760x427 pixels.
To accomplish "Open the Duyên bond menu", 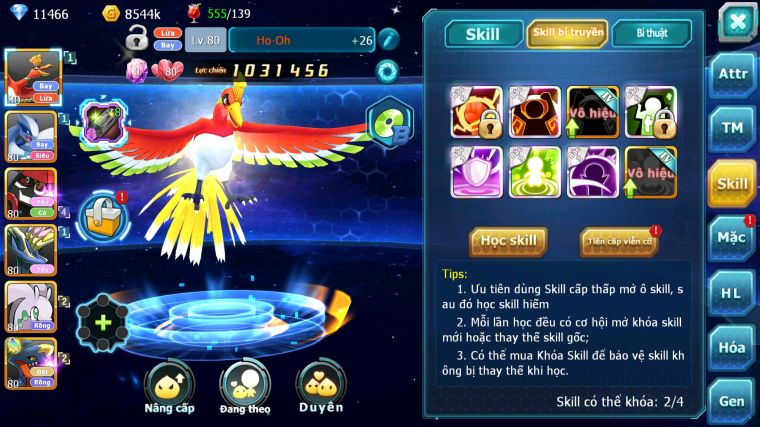I will coord(321,385).
